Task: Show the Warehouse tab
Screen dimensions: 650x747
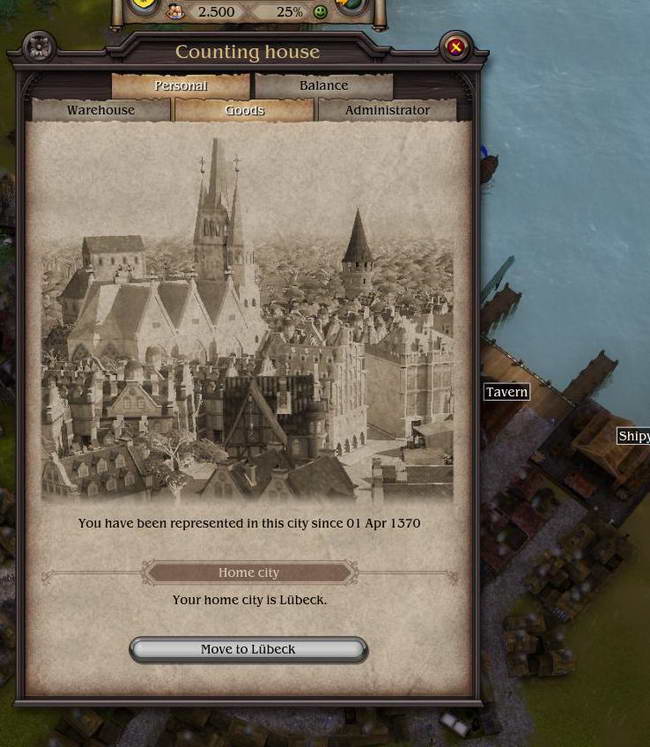Action: tap(101, 110)
